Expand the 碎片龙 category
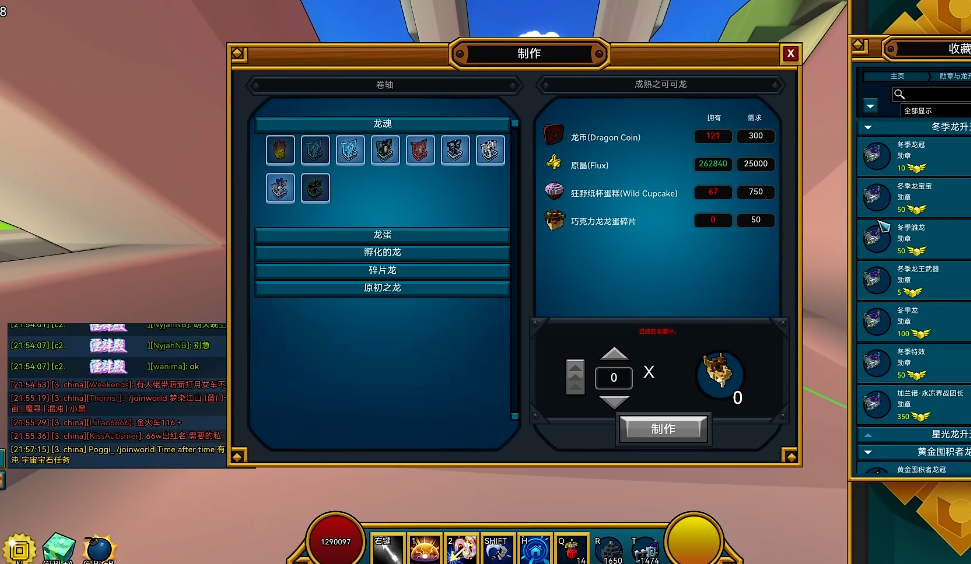971x564 pixels. tap(382, 271)
